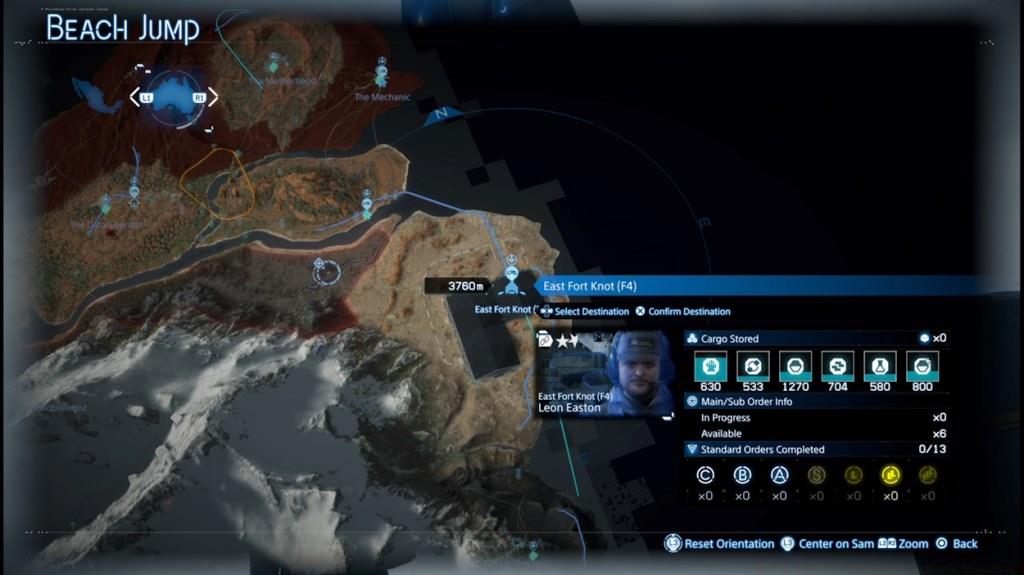Screen dimensions: 1024x575
Task: Click the circular target marker by the river
Action: coord(325,270)
